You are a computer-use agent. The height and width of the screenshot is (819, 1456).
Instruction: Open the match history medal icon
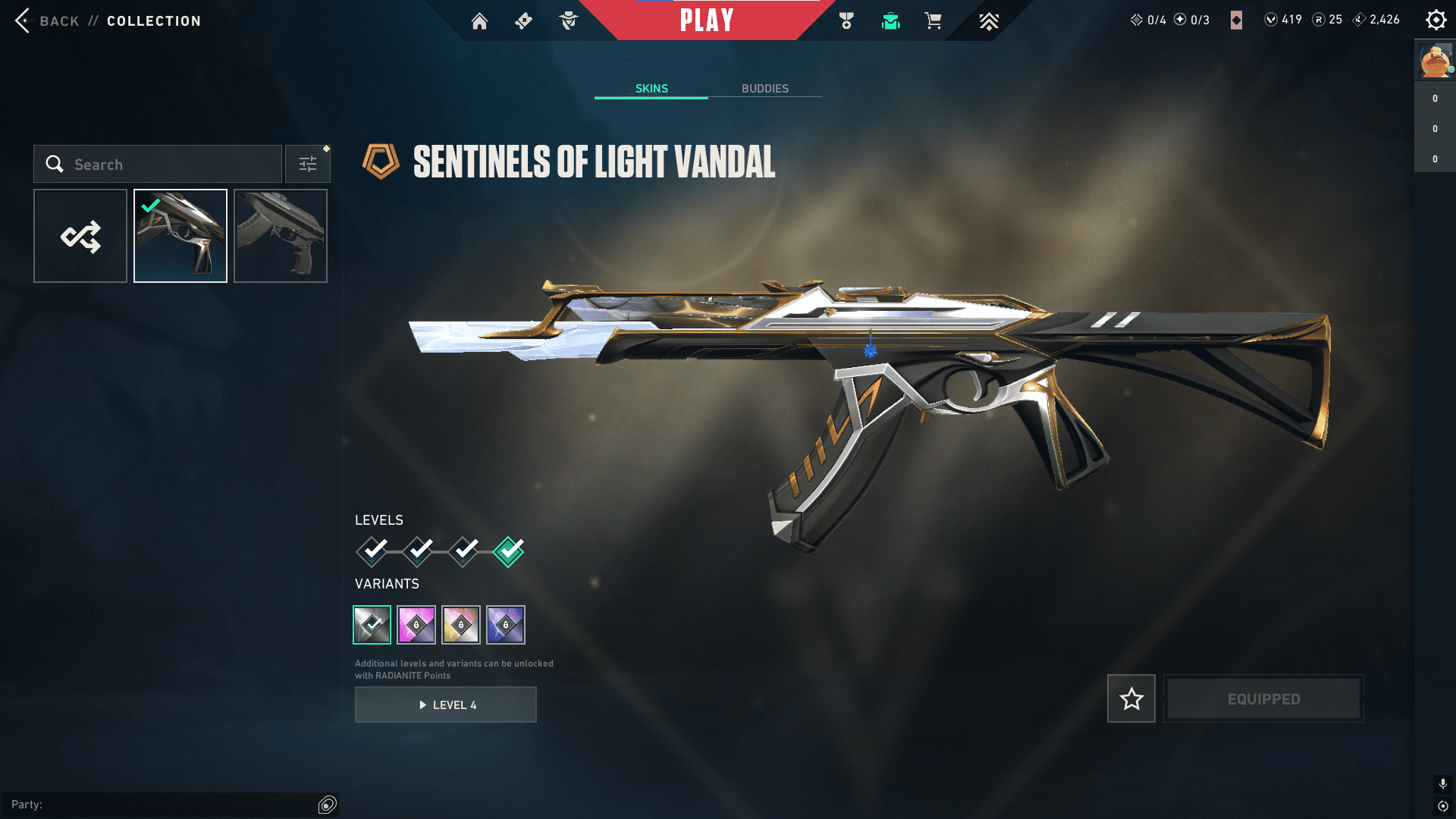point(847,21)
